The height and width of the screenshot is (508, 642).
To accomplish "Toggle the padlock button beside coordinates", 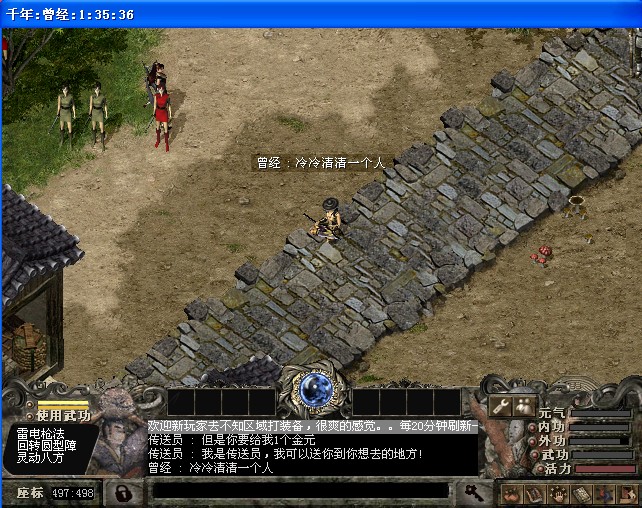I will click(x=123, y=493).
